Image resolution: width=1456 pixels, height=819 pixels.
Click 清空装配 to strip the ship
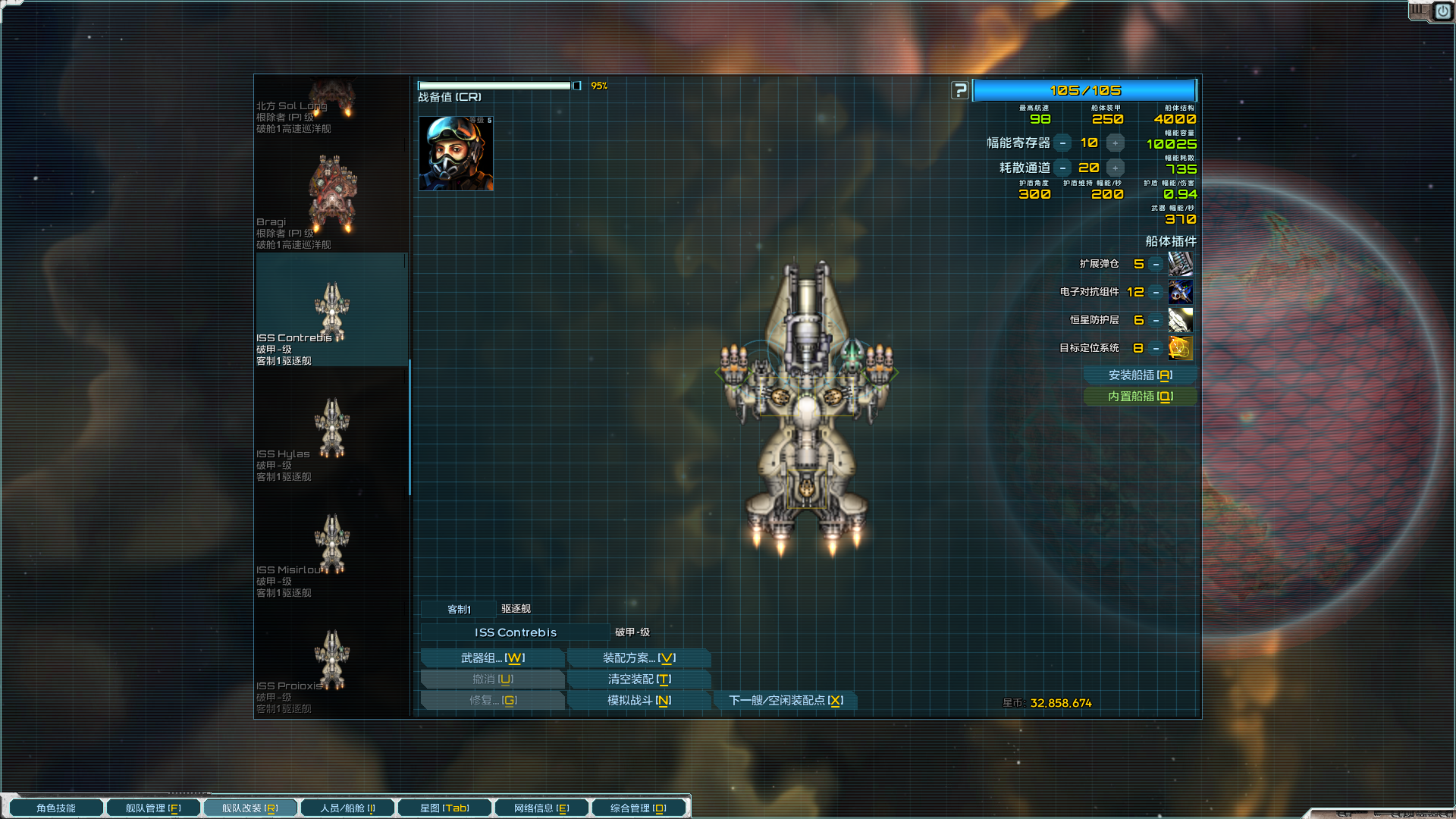639,679
